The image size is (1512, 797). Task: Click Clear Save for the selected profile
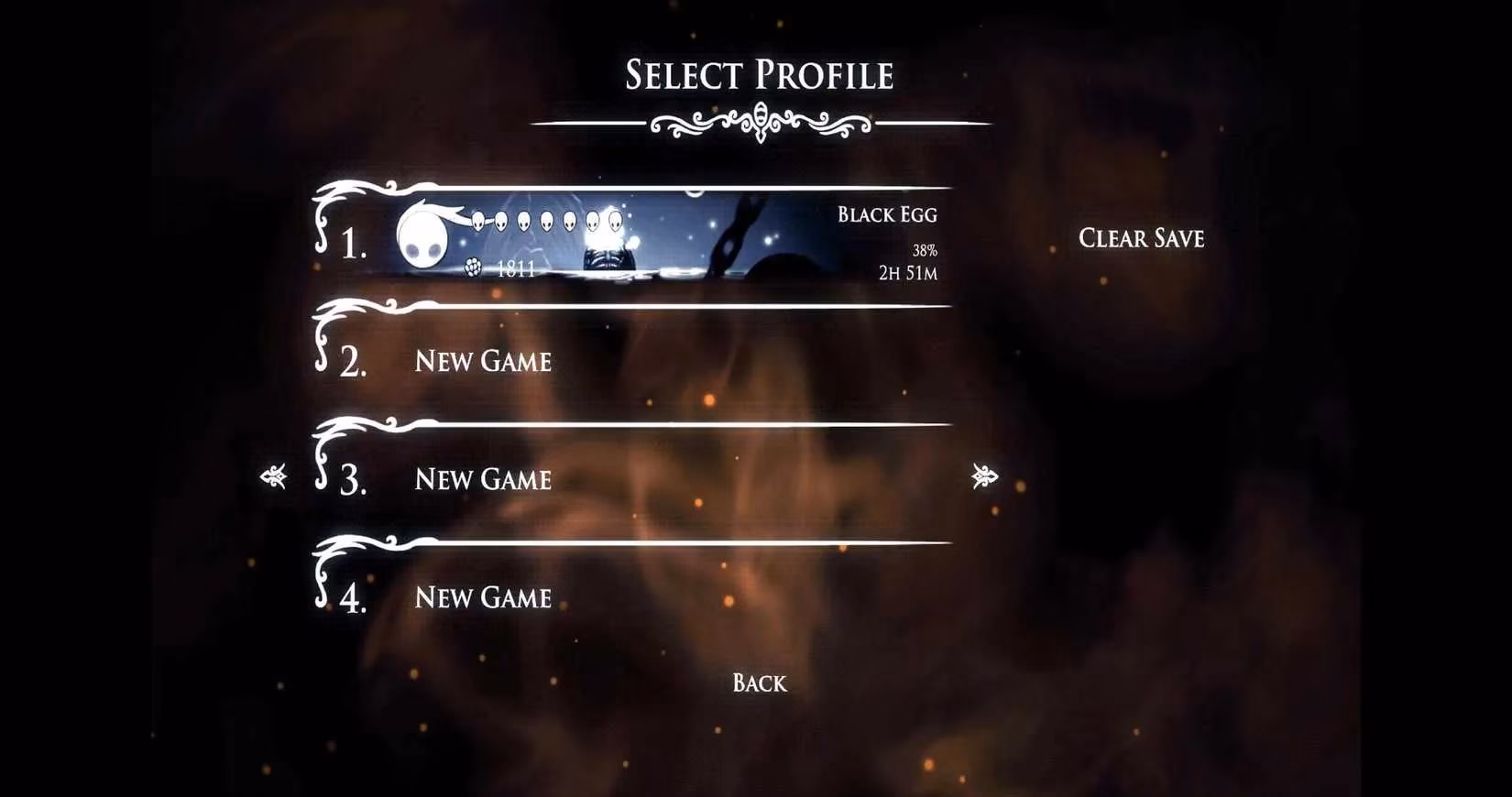1142,238
